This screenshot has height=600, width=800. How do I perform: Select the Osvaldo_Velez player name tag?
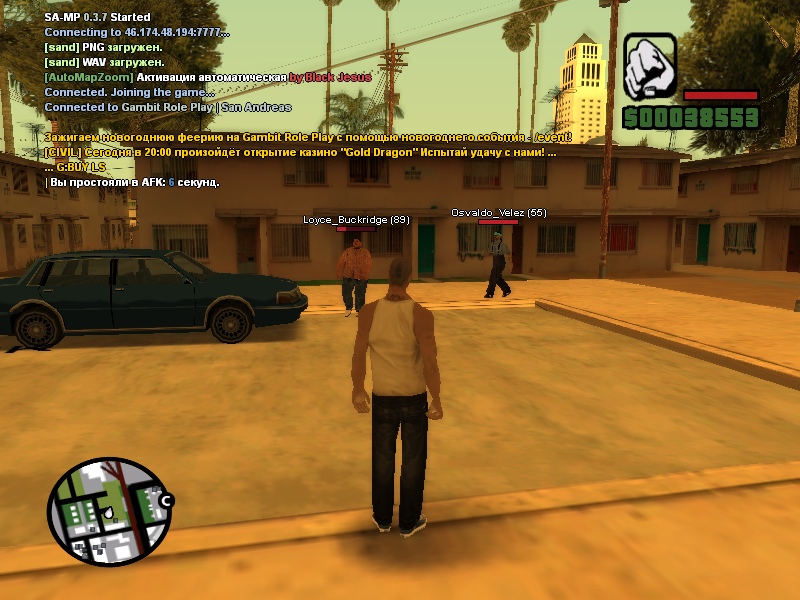pos(498,212)
